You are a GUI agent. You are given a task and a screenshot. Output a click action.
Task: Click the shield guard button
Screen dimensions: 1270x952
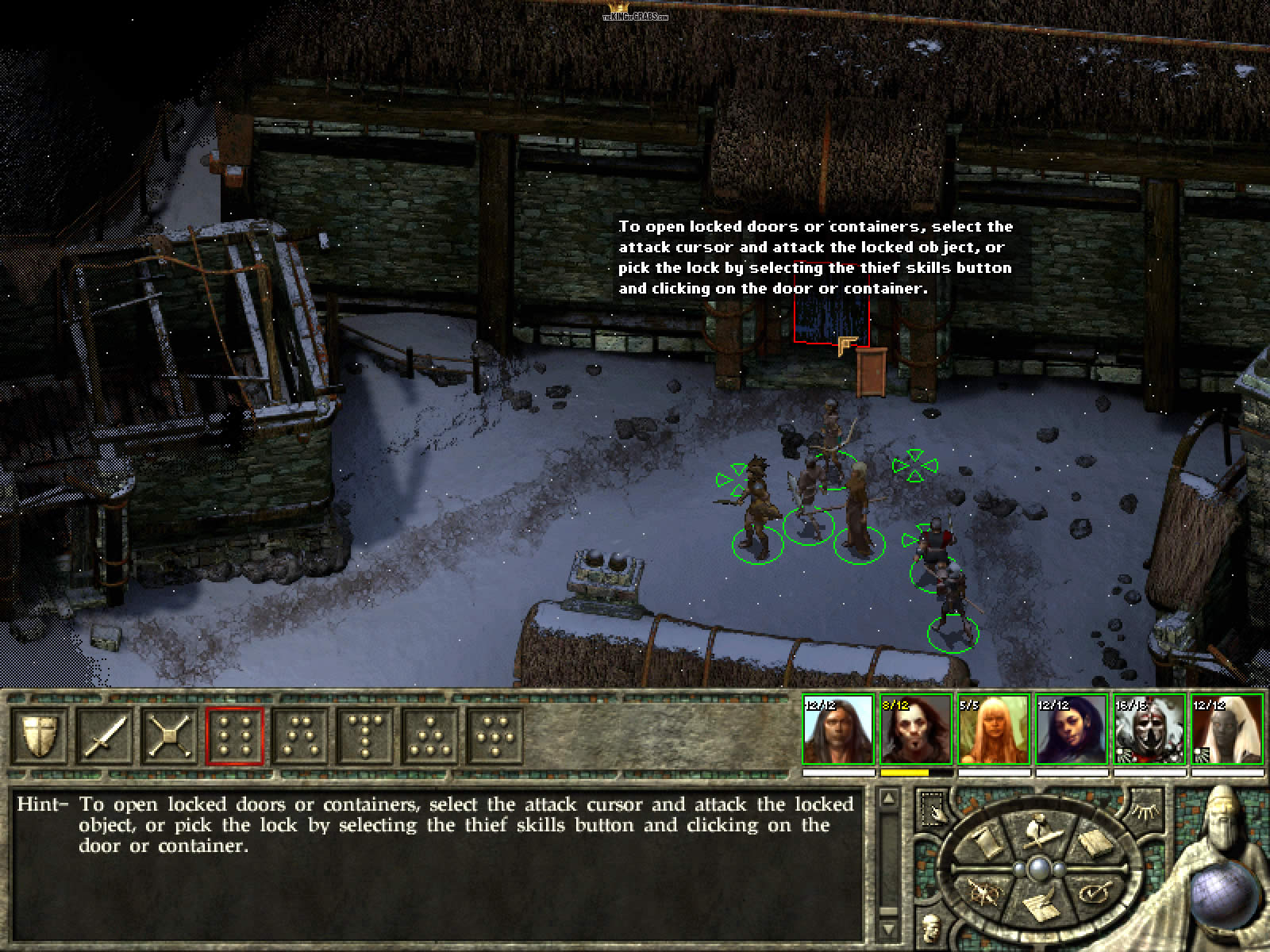click(39, 735)
